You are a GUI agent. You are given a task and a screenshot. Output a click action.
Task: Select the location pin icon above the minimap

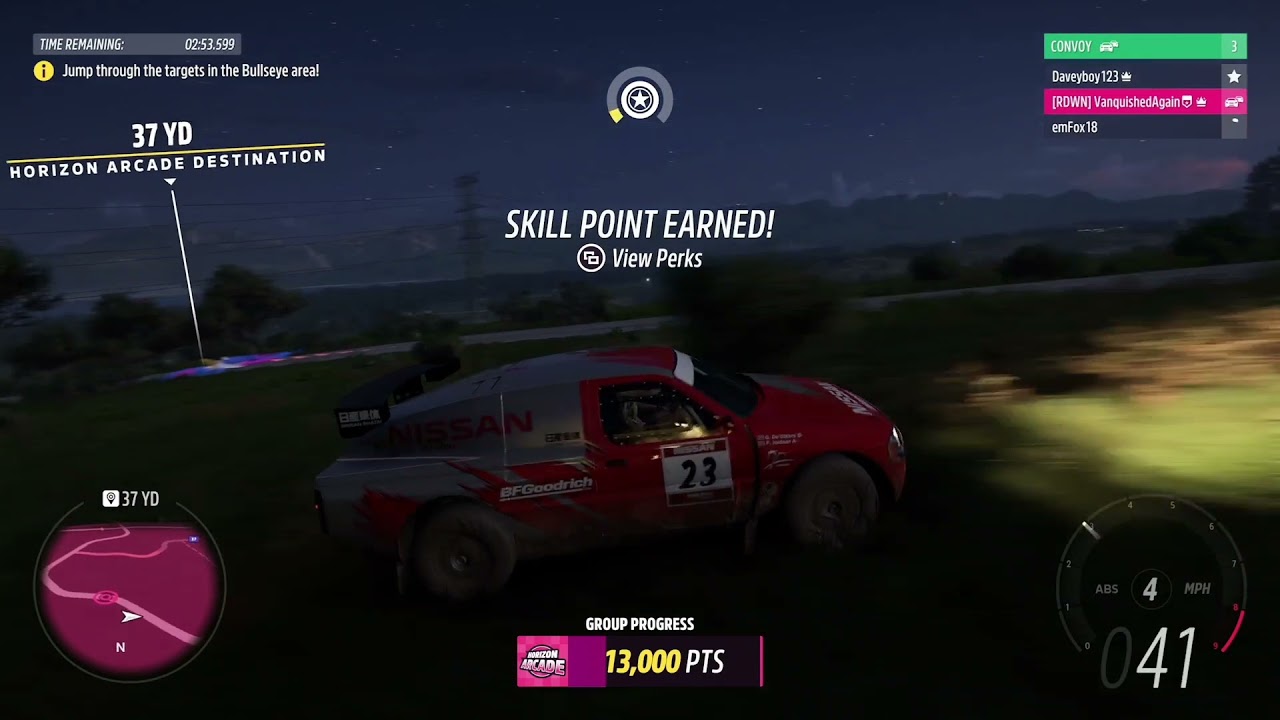(x=110, y=497)
